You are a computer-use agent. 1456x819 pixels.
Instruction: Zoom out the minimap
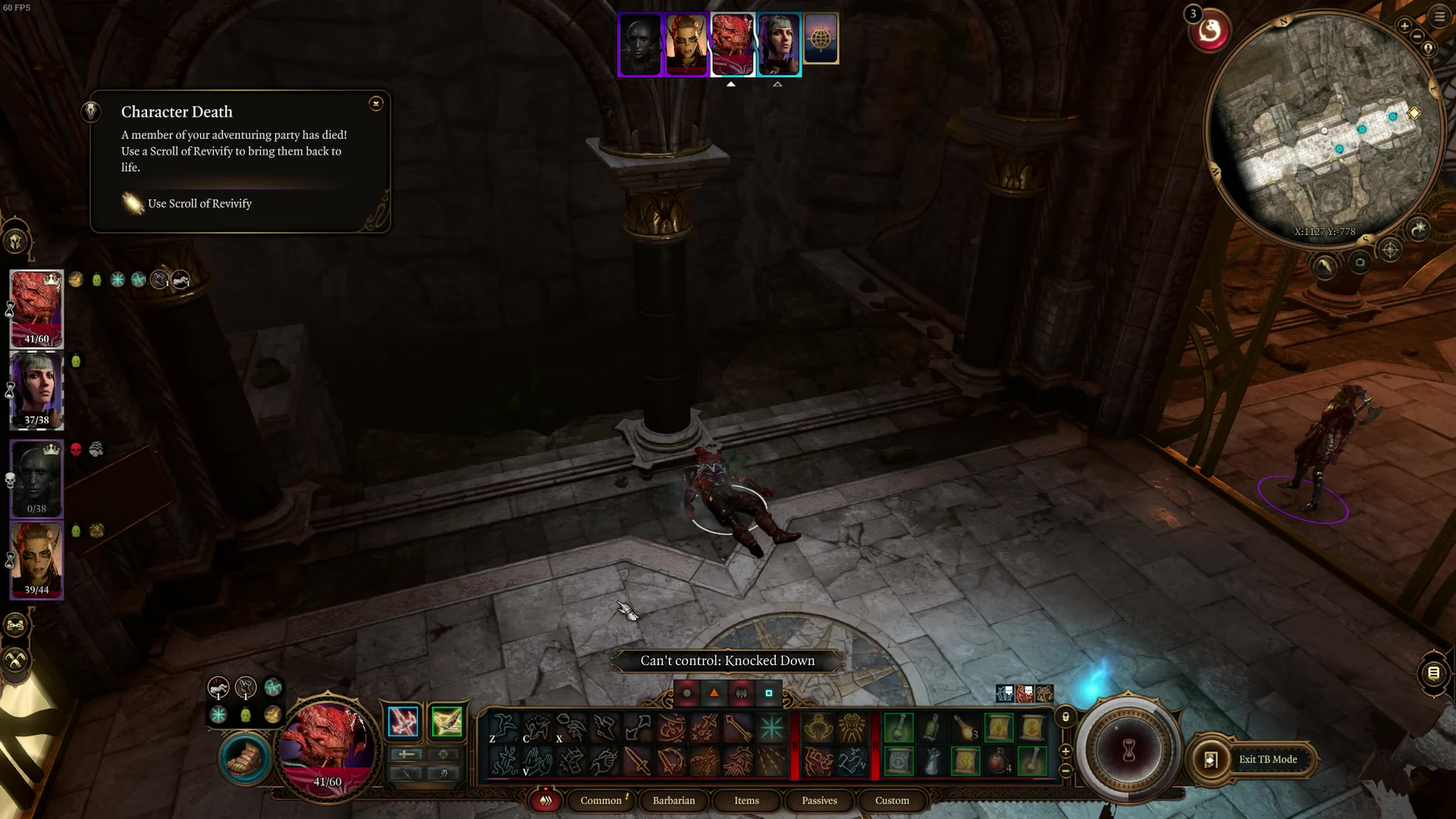click(x=1417, y=37)
